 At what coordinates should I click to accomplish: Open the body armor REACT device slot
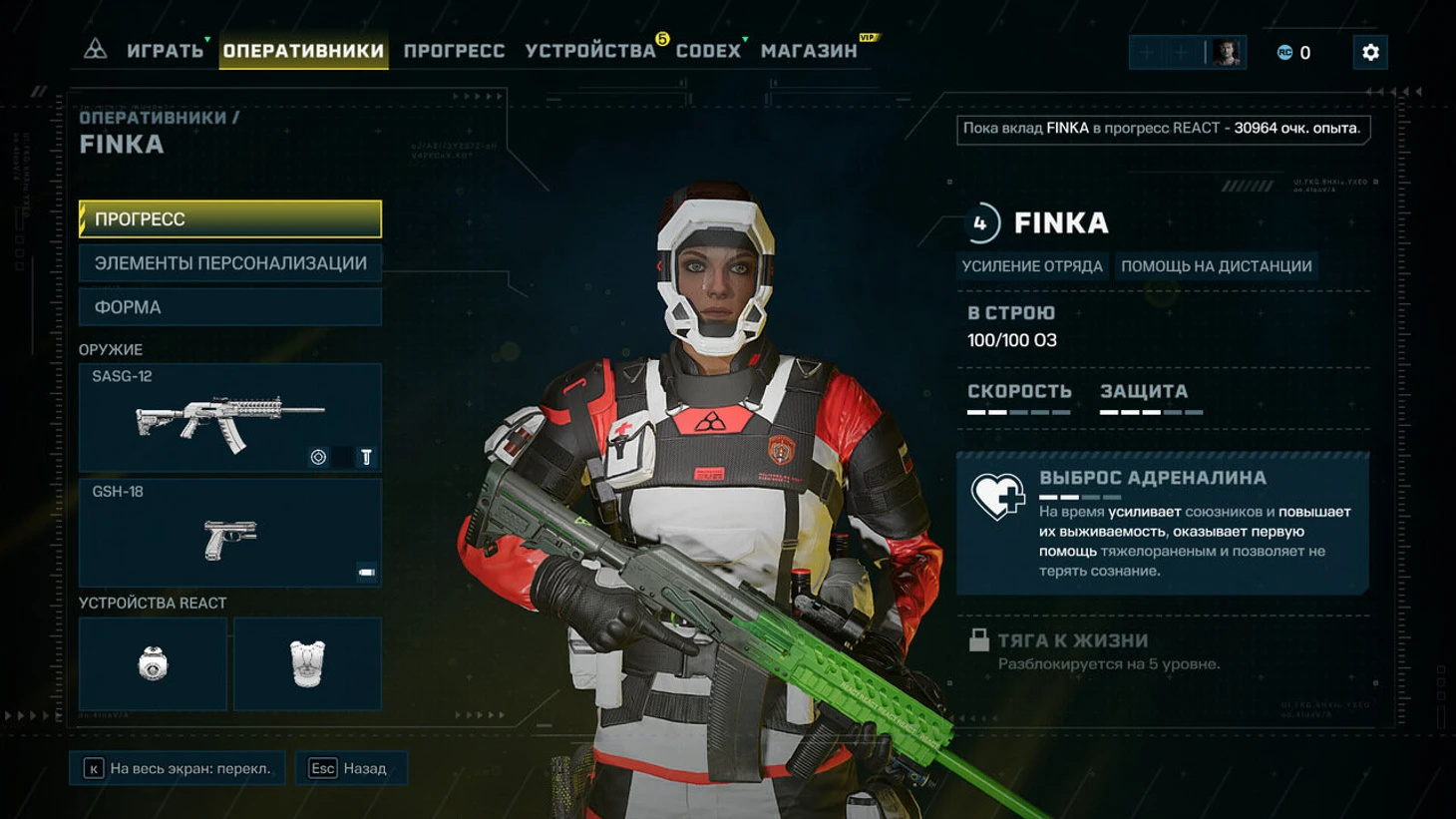point(307,663)
